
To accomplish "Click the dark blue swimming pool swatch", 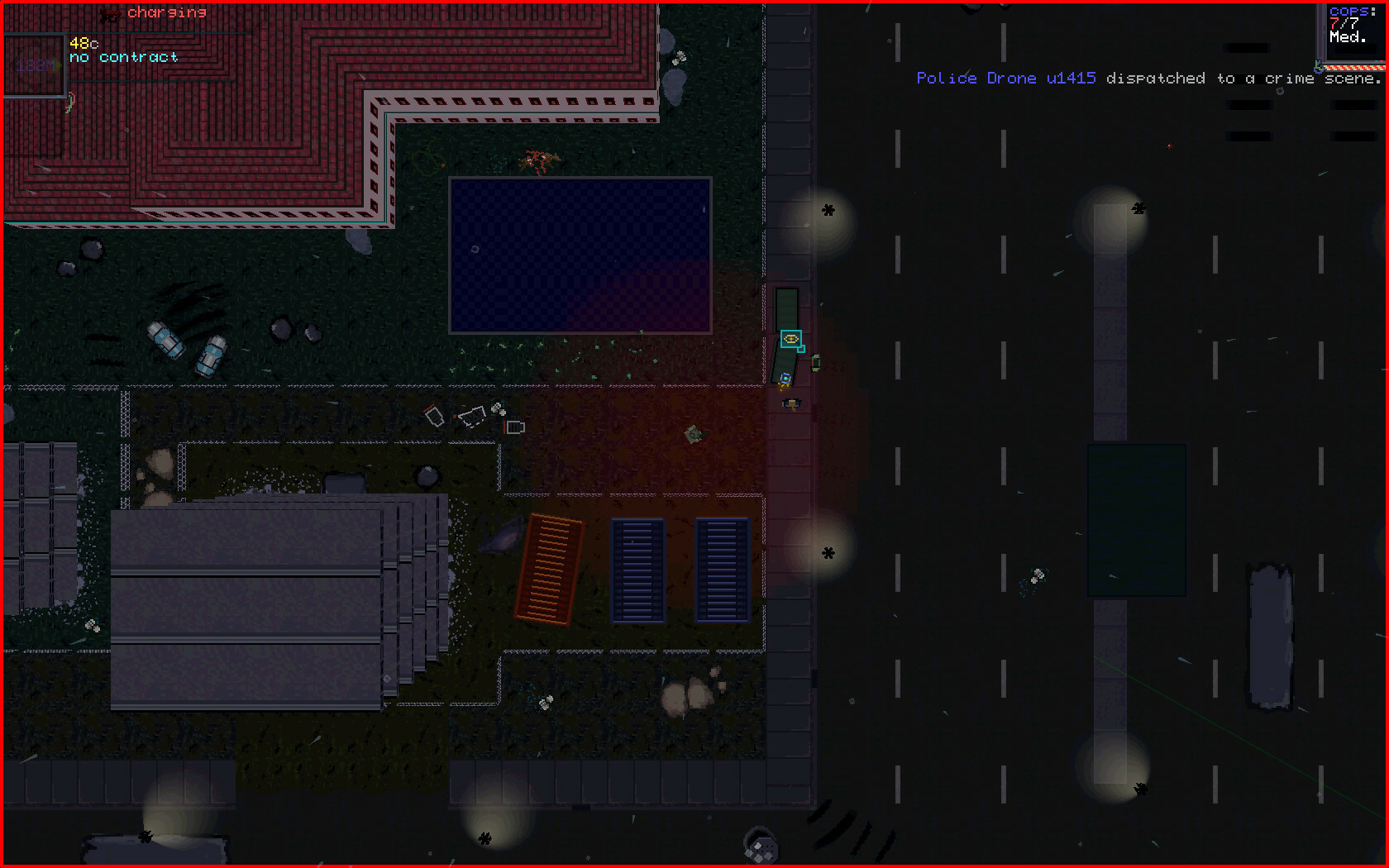I will pos(579,256).
